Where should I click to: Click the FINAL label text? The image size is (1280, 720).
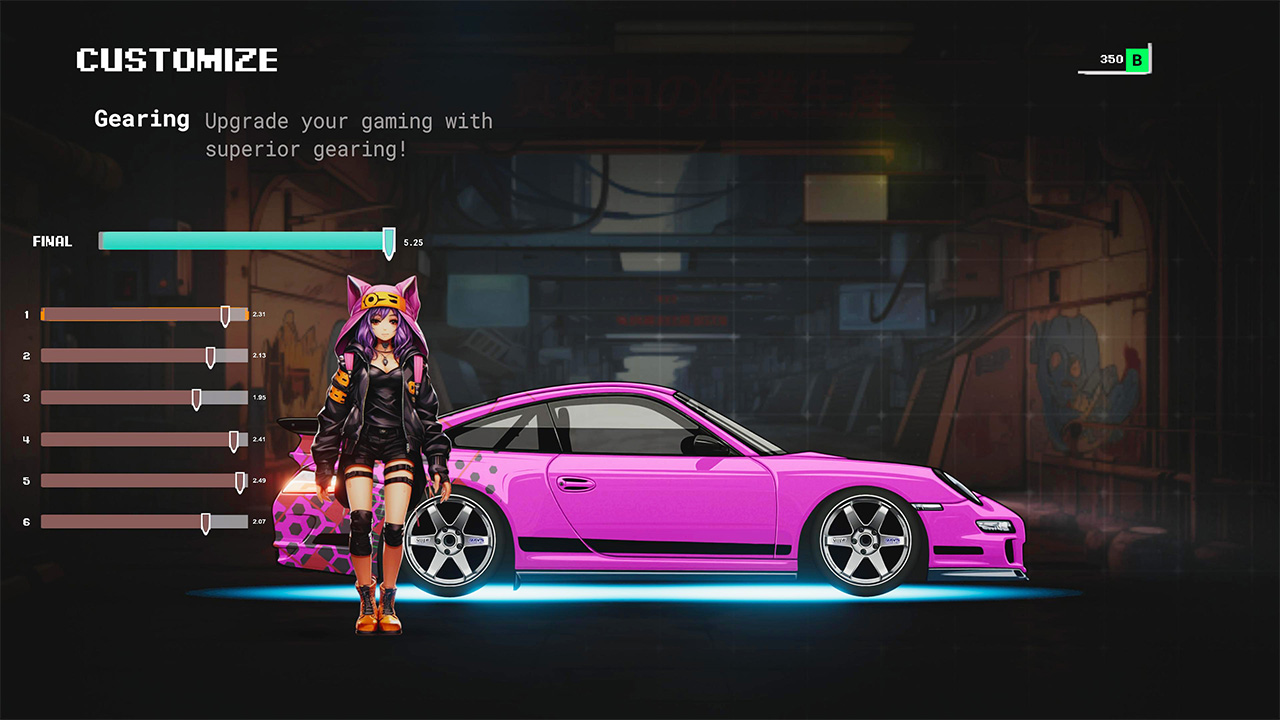52,241
